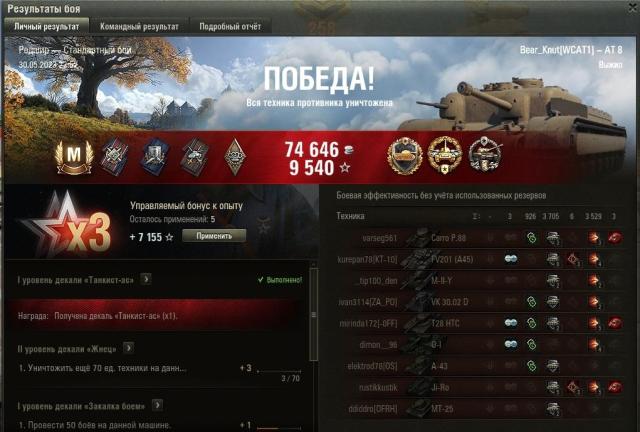Select the Личный результат tab

tap(45, 26)
